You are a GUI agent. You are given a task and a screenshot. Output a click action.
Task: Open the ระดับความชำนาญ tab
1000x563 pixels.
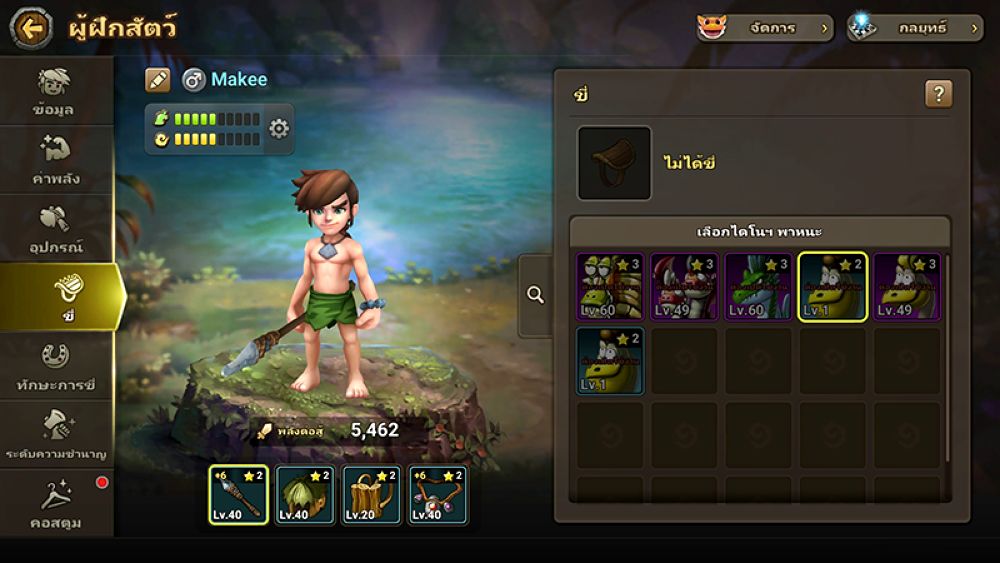click(55, 435)
